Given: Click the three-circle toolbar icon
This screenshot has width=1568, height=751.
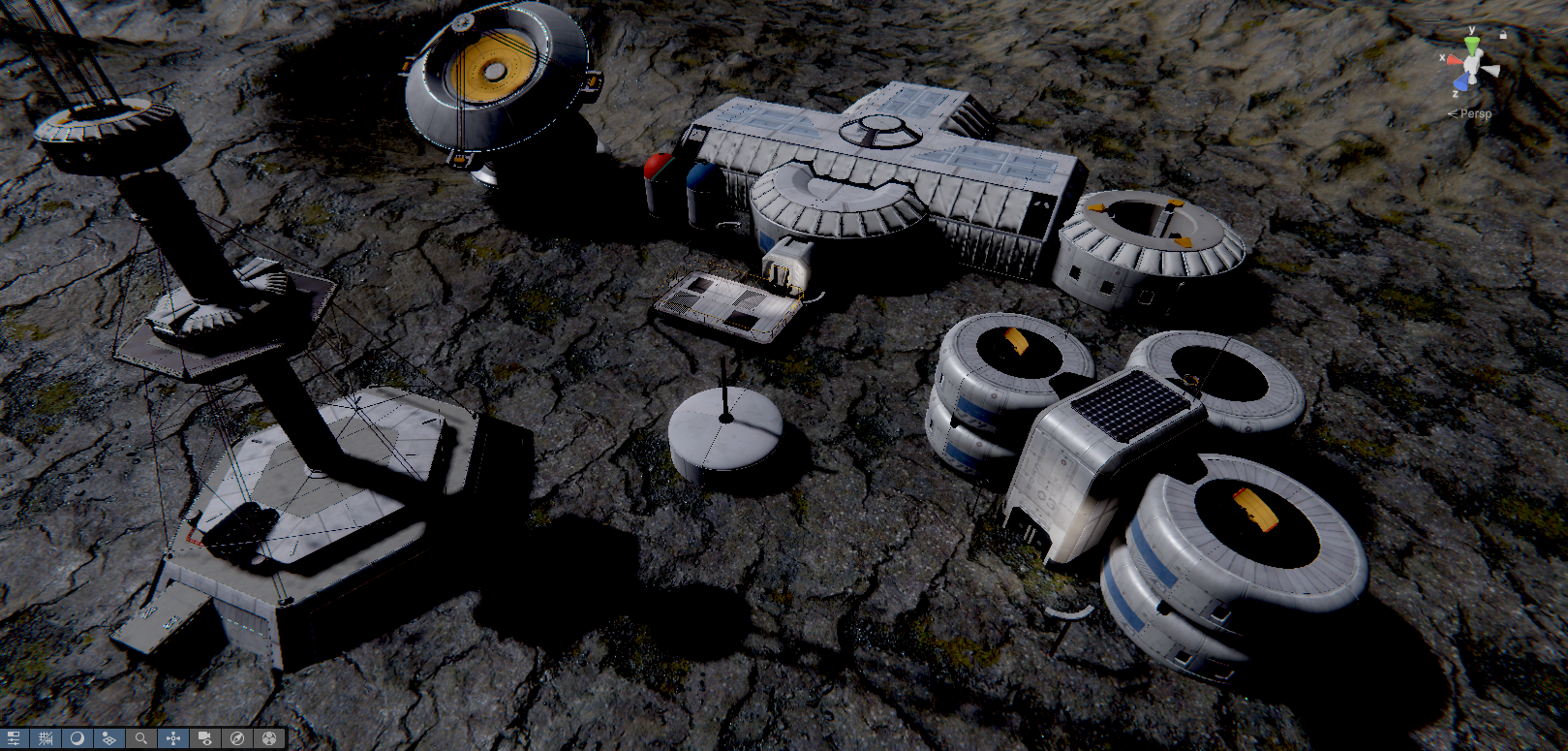Looking at the screenshot, I should click(x=269, y=738).
